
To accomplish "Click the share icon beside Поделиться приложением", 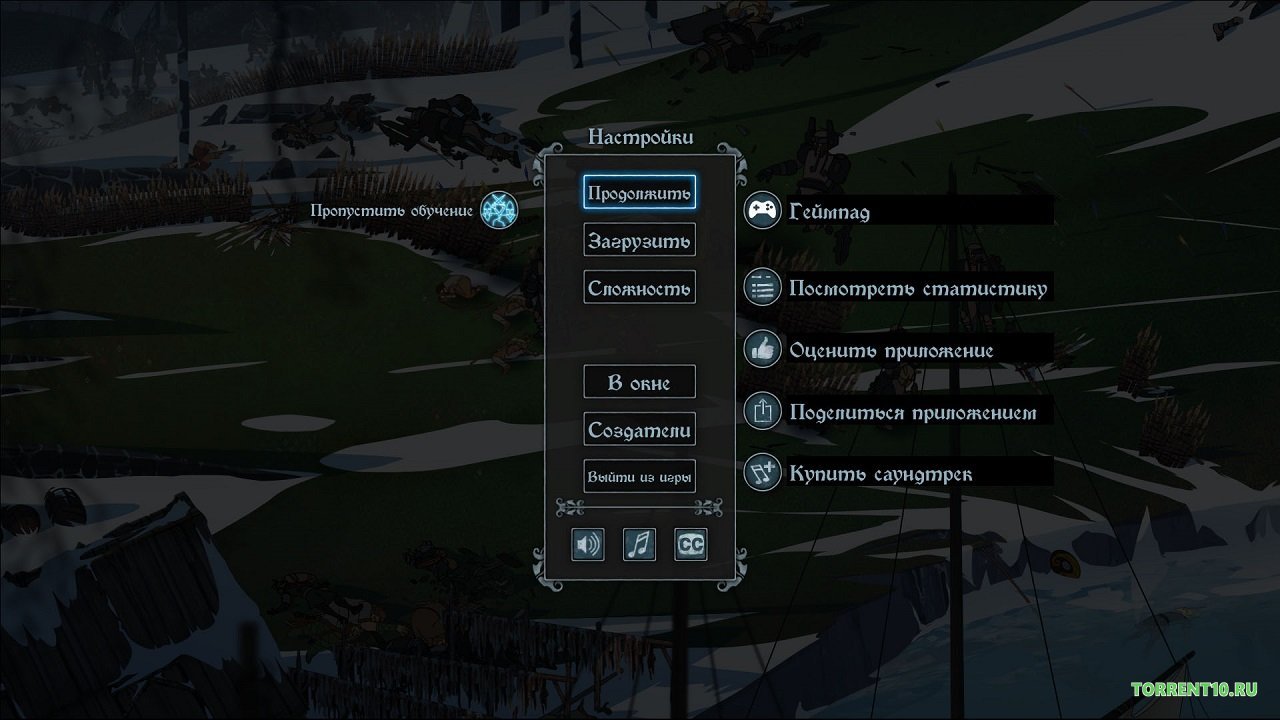I will [762, 411].
